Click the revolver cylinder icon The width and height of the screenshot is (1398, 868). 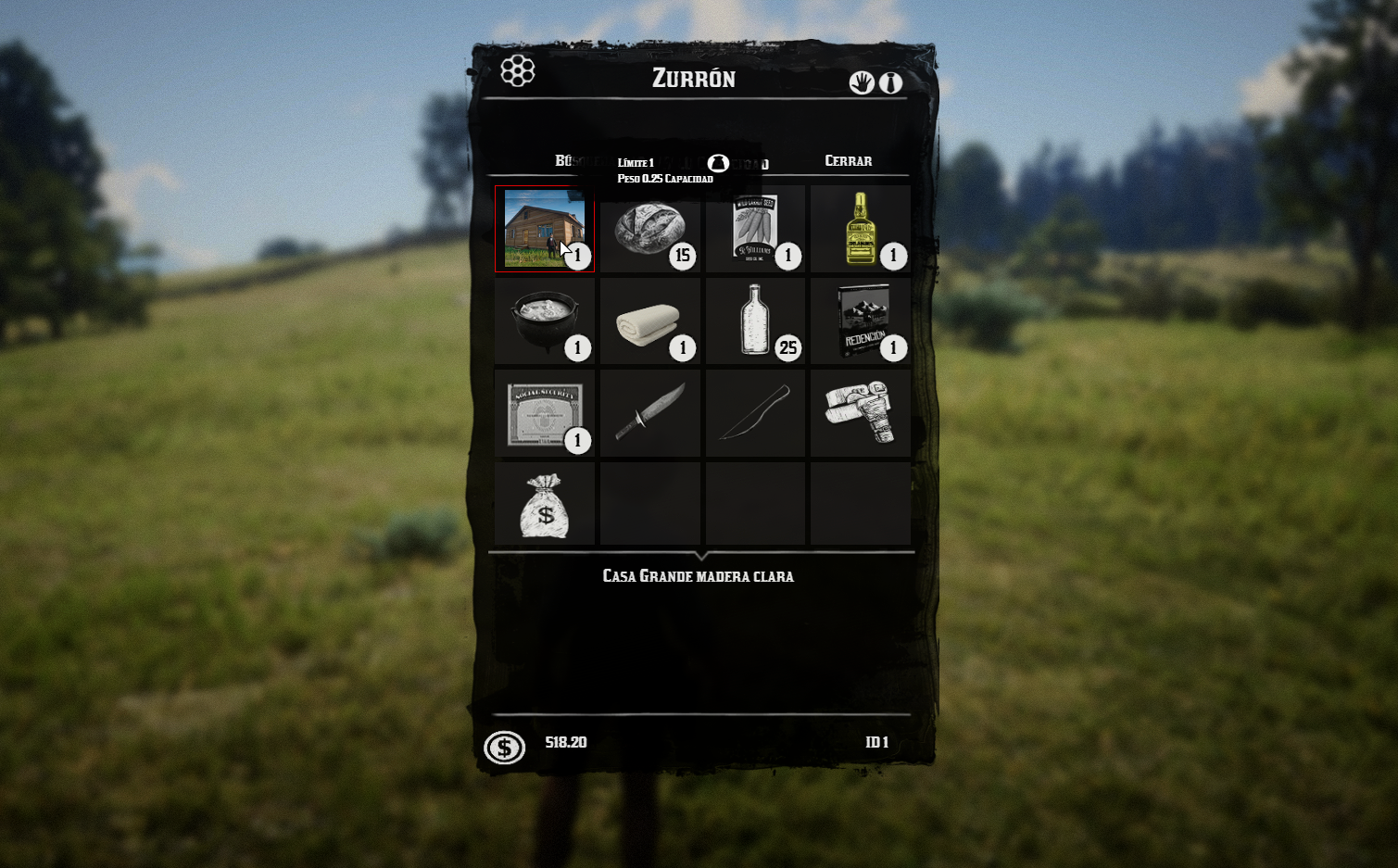click(x=518, y=71)
